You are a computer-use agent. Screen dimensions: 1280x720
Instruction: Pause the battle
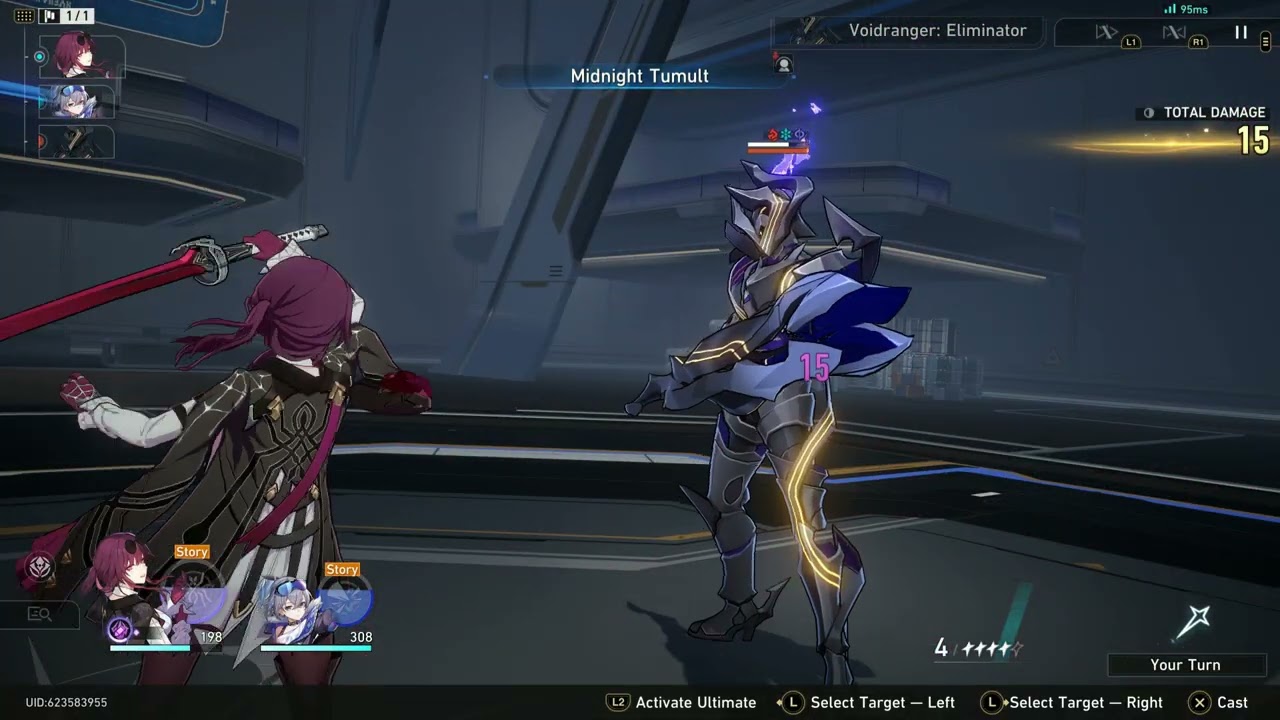[1241, 33]
